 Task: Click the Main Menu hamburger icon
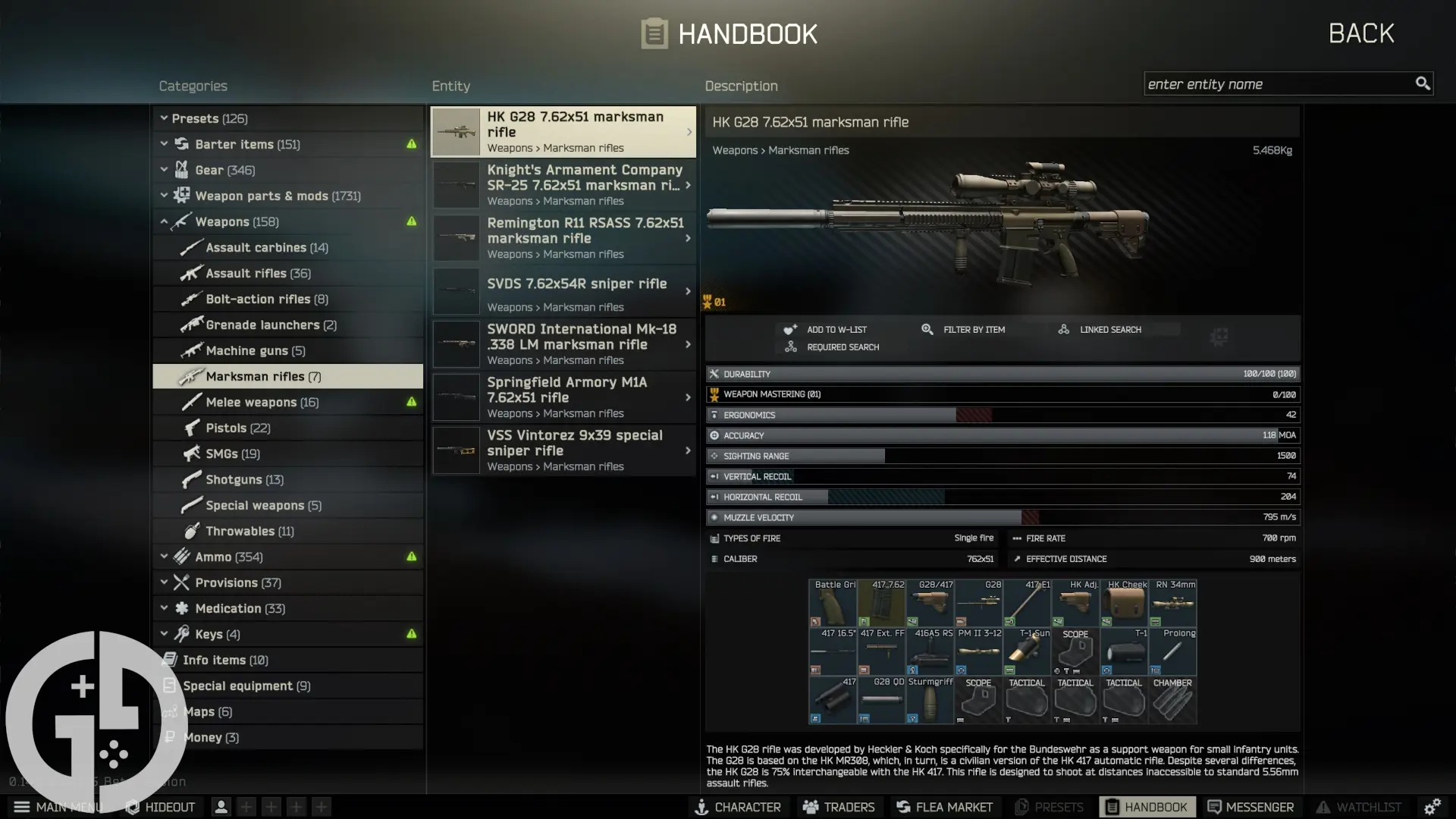tap(21, 807)
